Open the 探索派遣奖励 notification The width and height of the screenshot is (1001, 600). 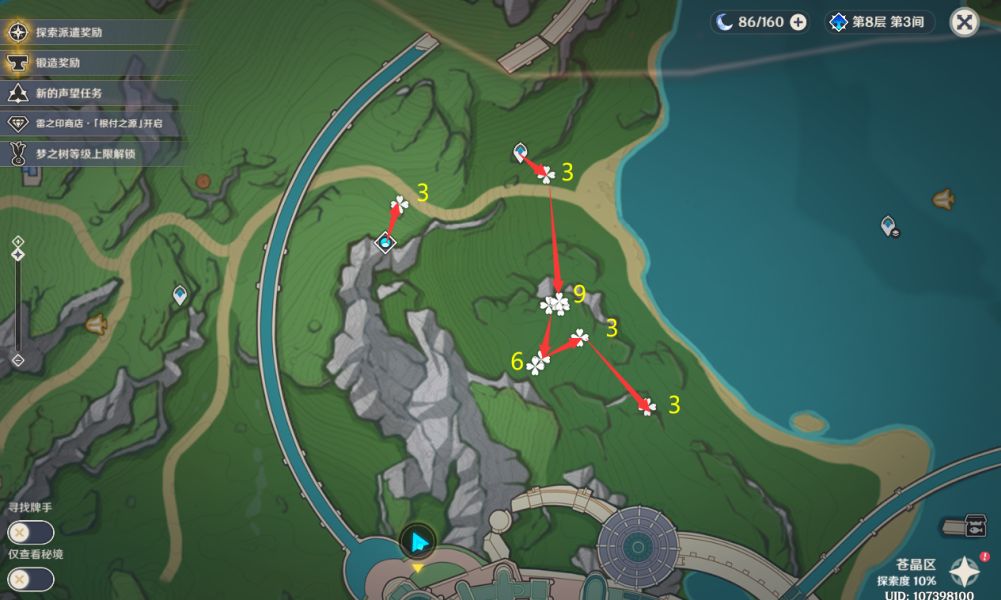(x=70, y=32)
